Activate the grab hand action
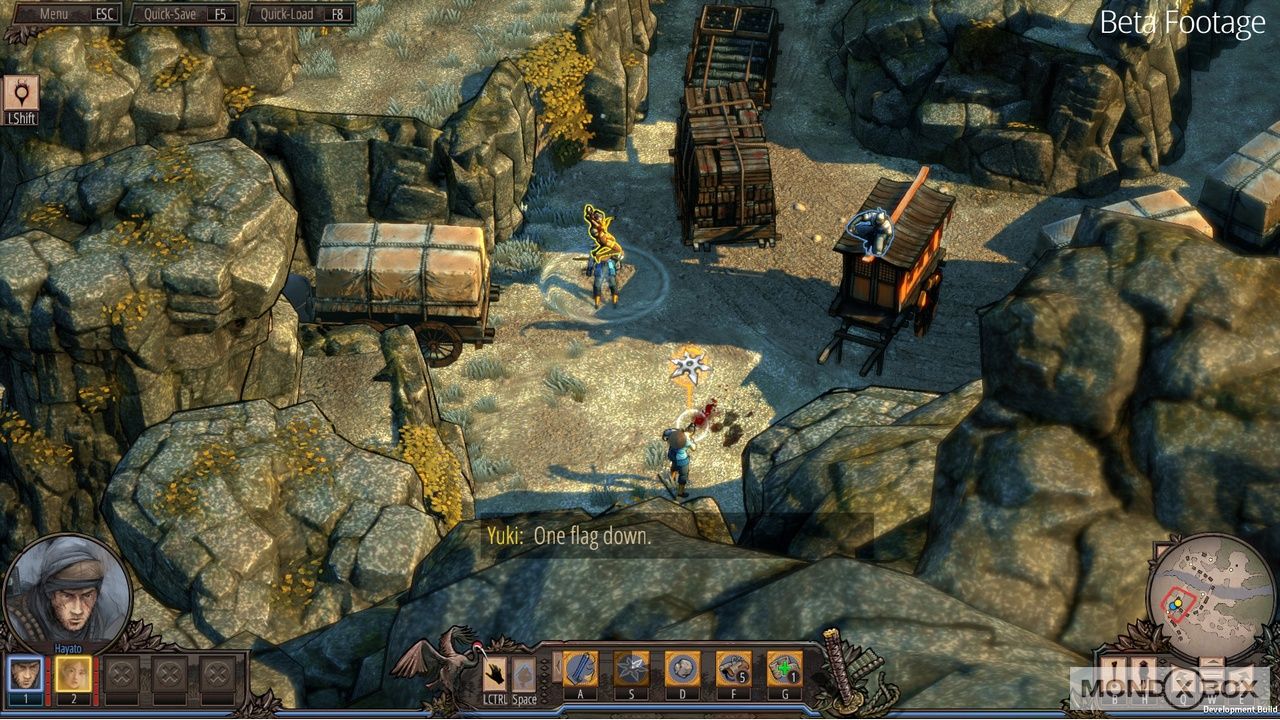This screenshot has height=720, width=1280. tap(496, 672)
